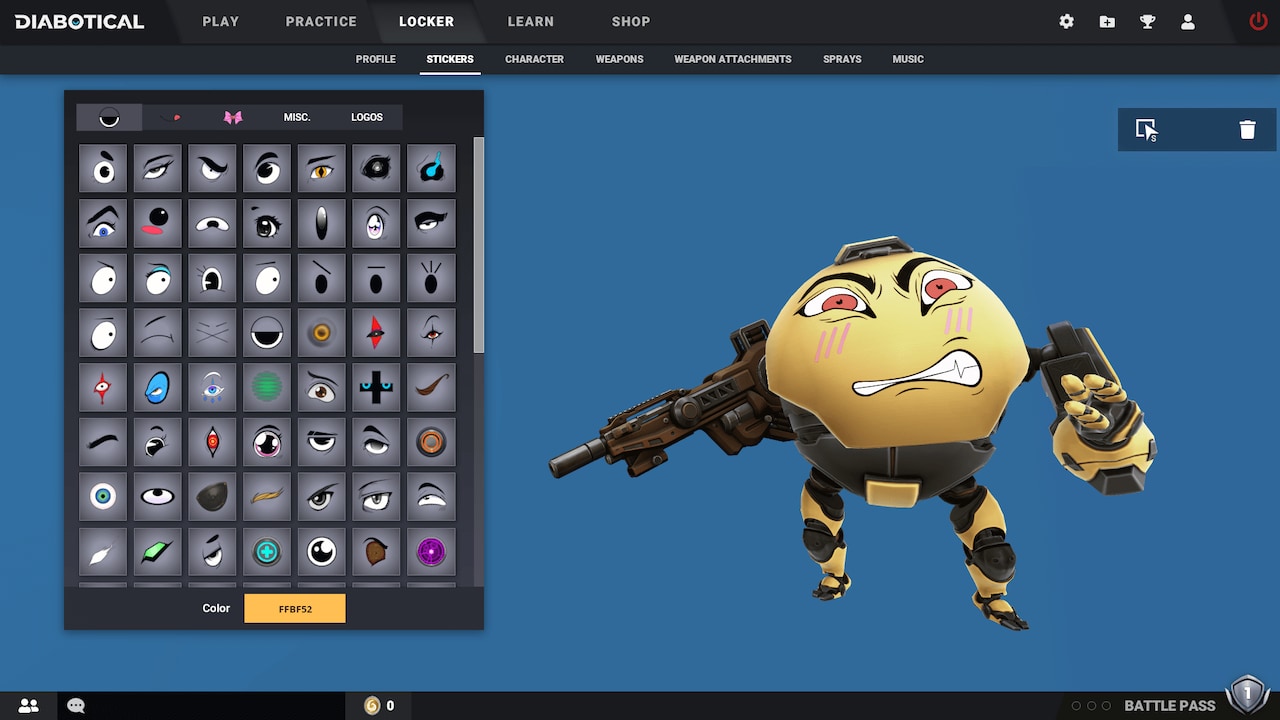Switch to the LOGOS sticker category
Image resolution: width=1280 pixels, height=720 pixels.
click(366, 117)
